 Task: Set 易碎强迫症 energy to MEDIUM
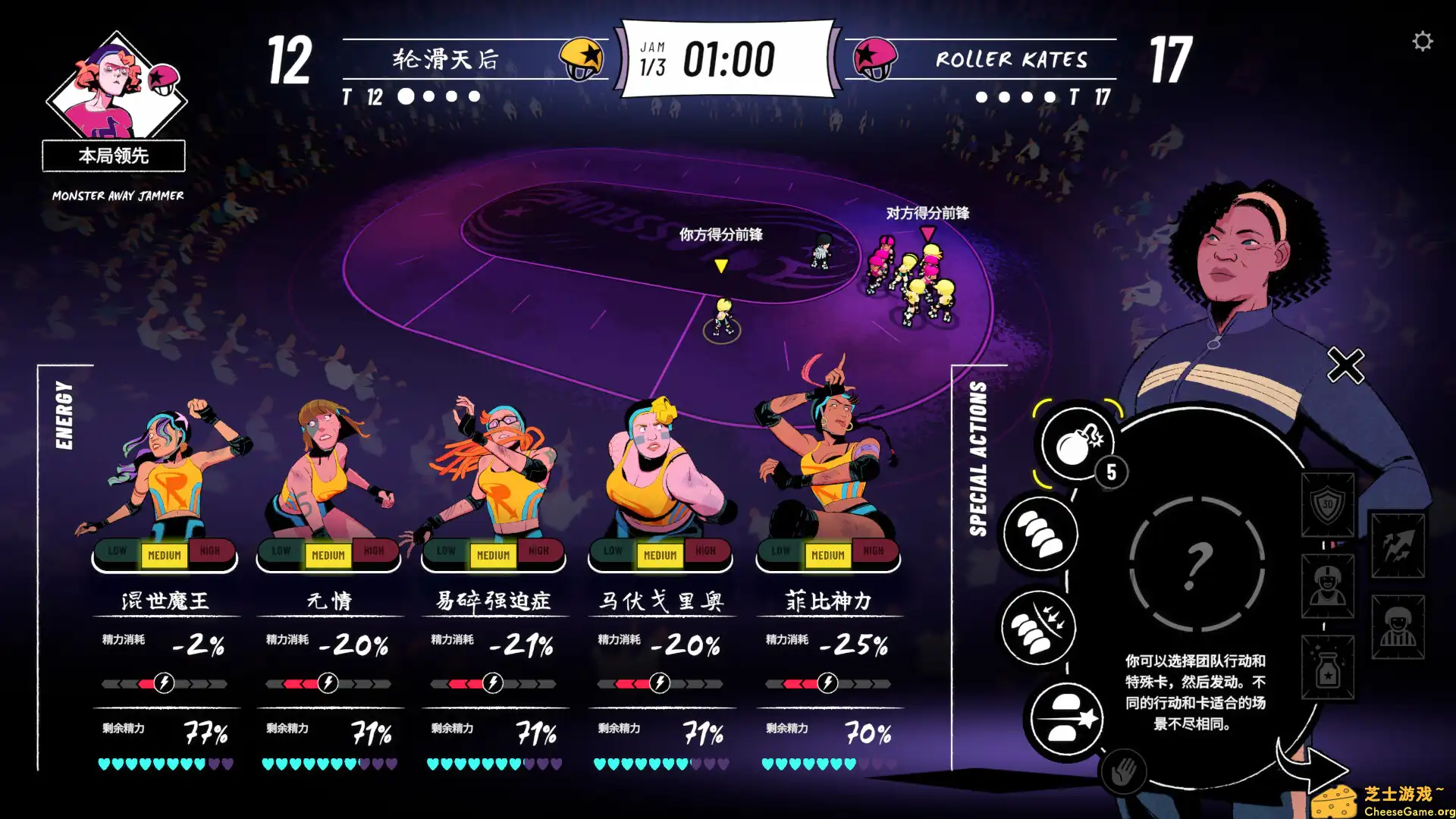coord(493,556)
